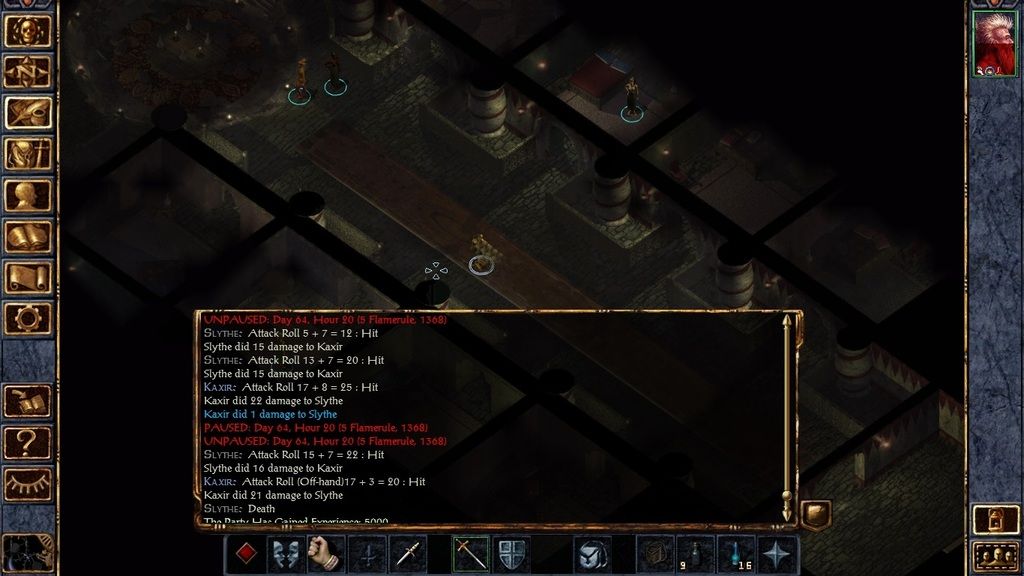Open the journal quill icon

point(28,112)
